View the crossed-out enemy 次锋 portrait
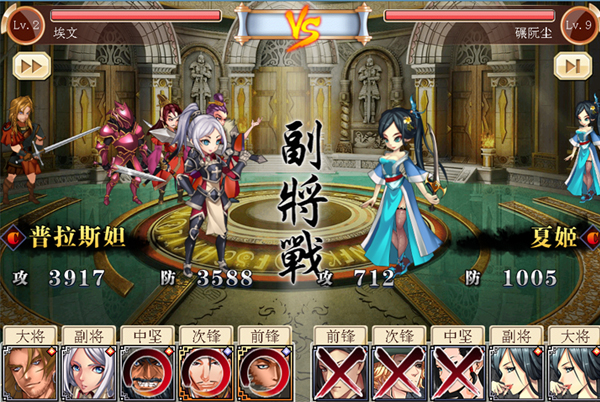 point(395,373)
